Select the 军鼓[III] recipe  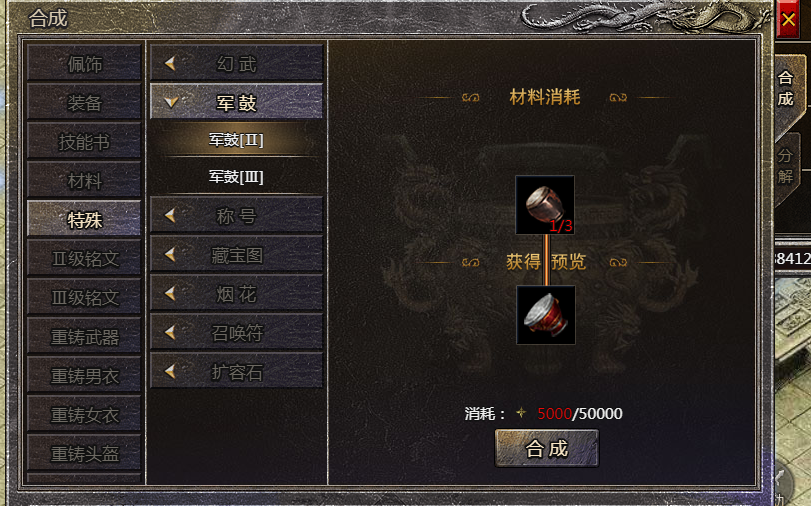(236, 177)
